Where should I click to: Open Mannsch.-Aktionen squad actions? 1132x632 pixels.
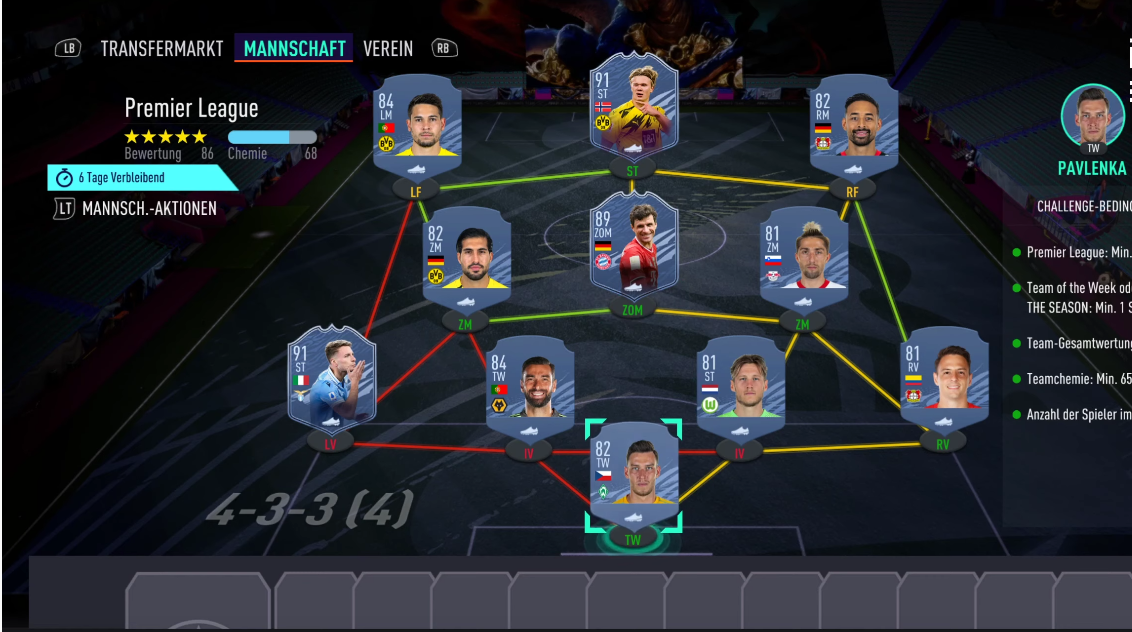point(149,209)
